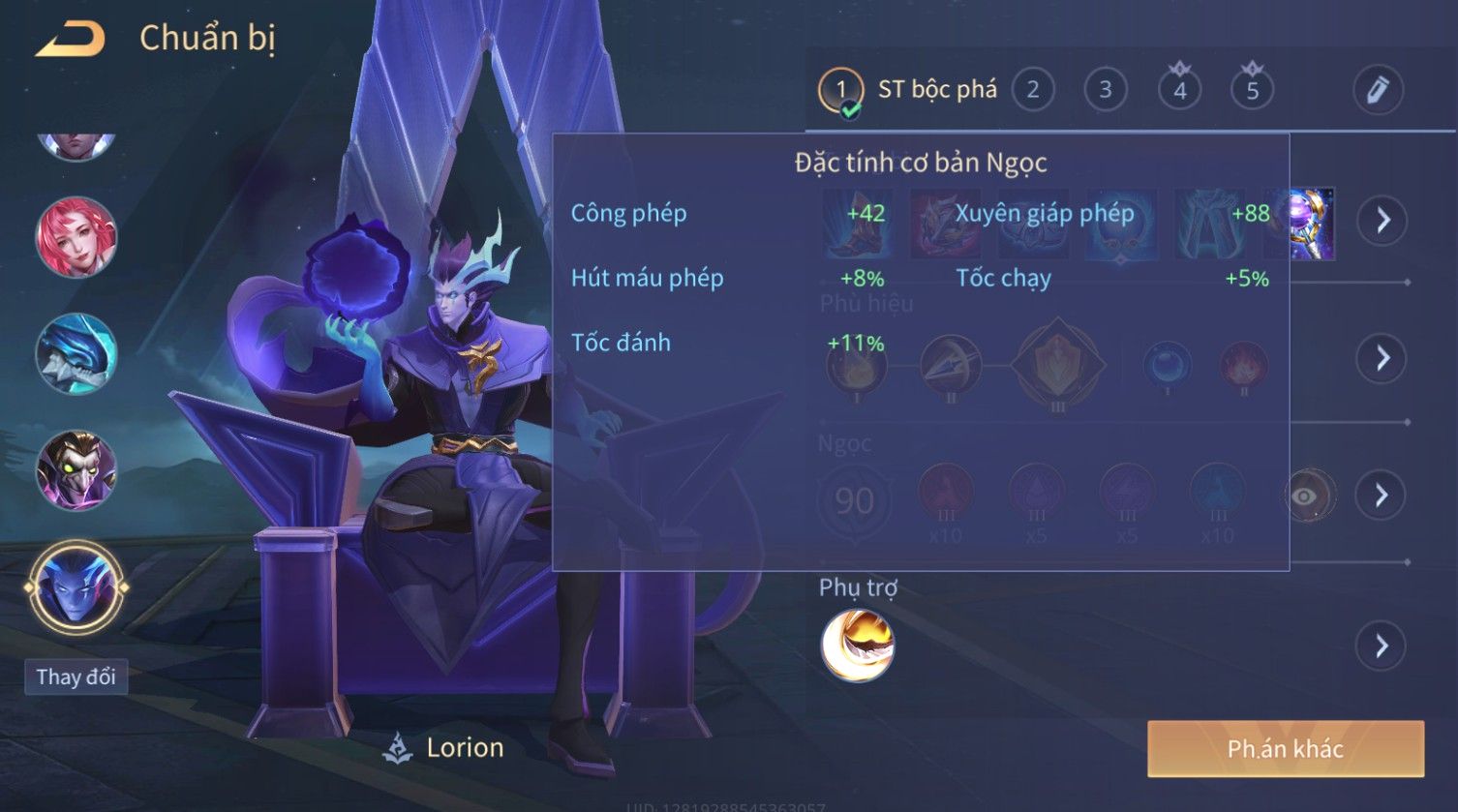Toggle the Ngọc eye preview icon
The width and height of the screenshot is (1458, 812).
click(1306, 496)
